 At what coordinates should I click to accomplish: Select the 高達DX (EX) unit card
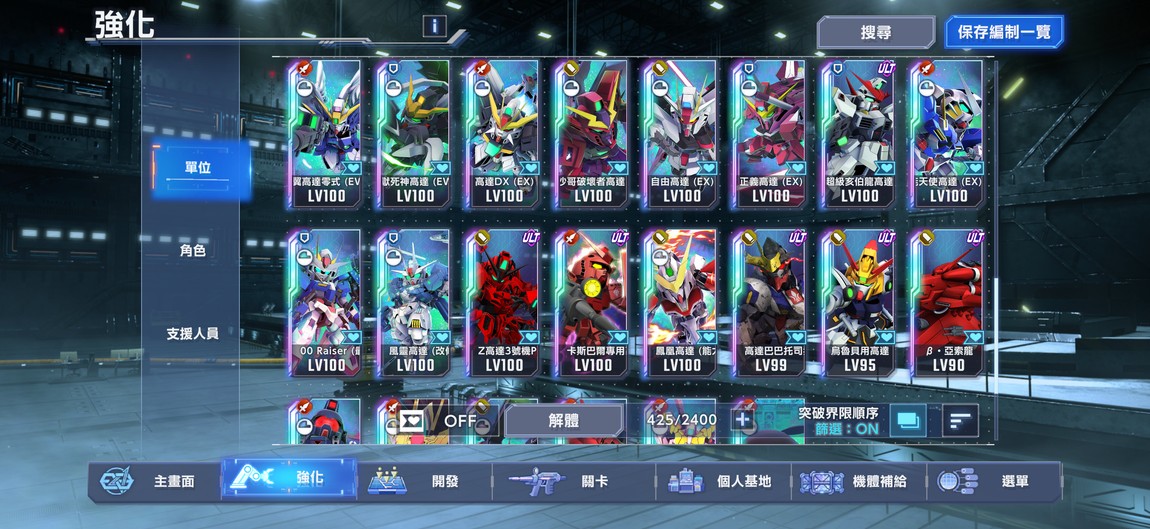pyautogui.click(x=503, y=134)
